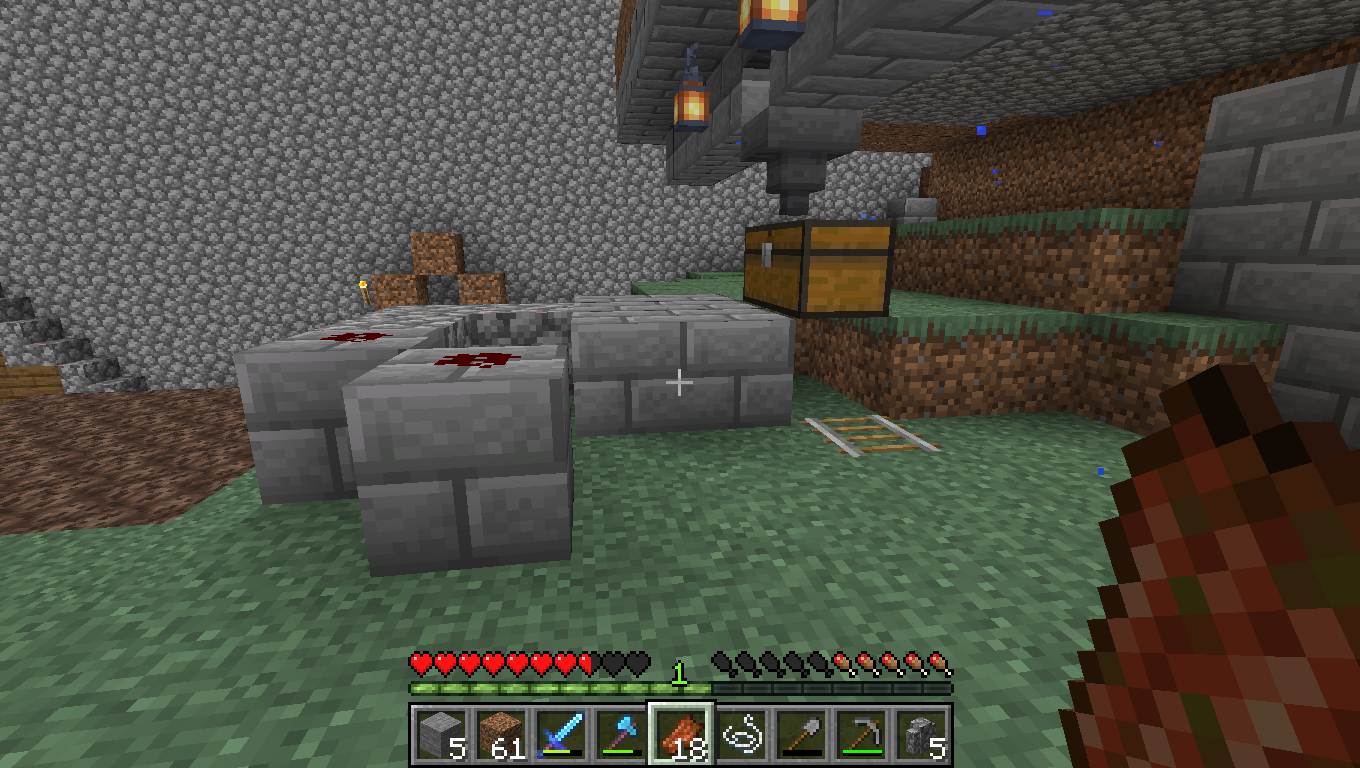Equip the stone pickaxe from the hotbar

click(x=861, y=735)
